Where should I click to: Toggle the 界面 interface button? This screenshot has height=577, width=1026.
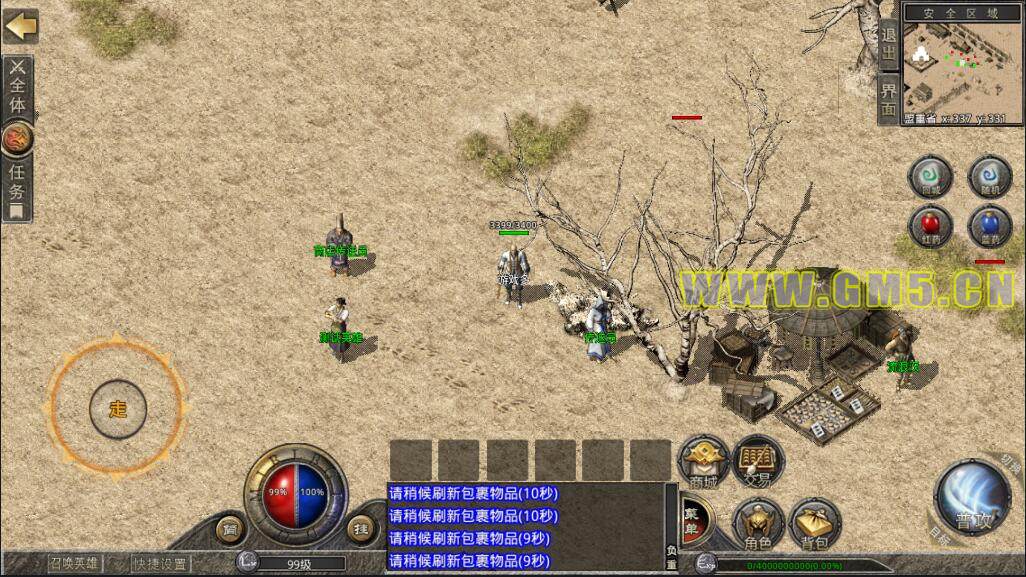pos(888,100)
